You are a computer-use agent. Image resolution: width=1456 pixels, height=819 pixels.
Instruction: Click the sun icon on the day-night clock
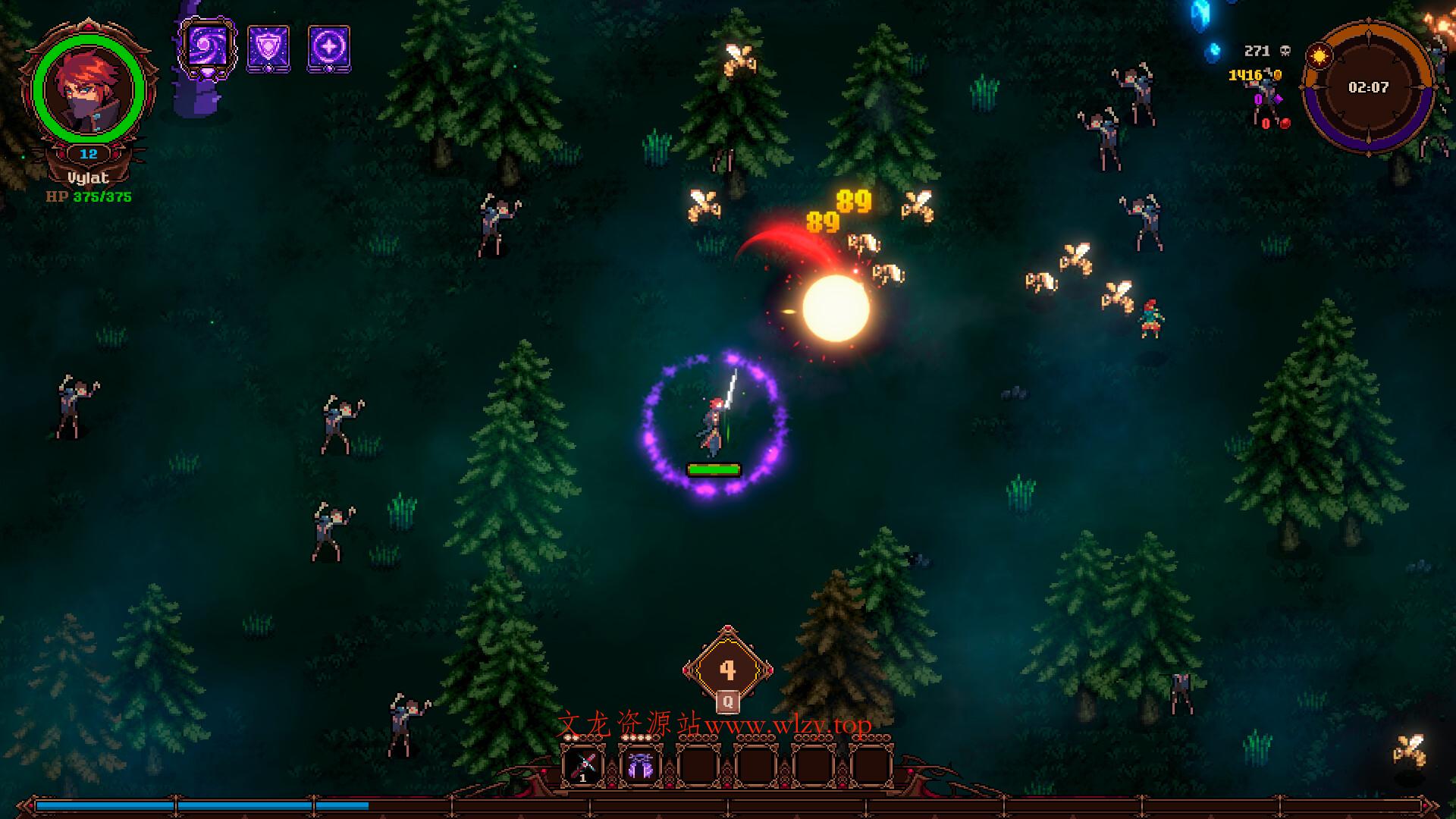tap(1321, 55)
